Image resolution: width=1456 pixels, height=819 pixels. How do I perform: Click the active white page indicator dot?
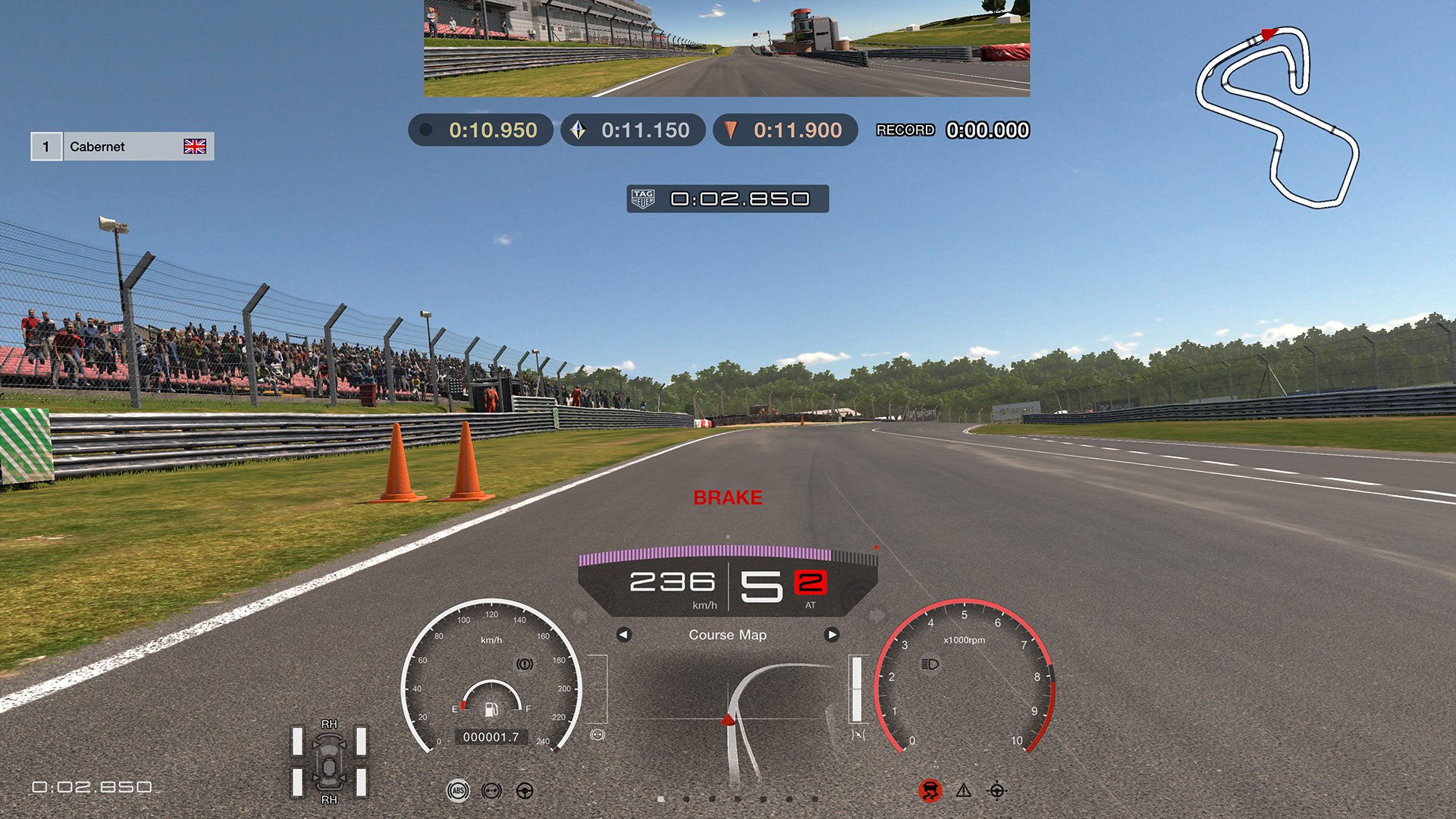point(663,799)
